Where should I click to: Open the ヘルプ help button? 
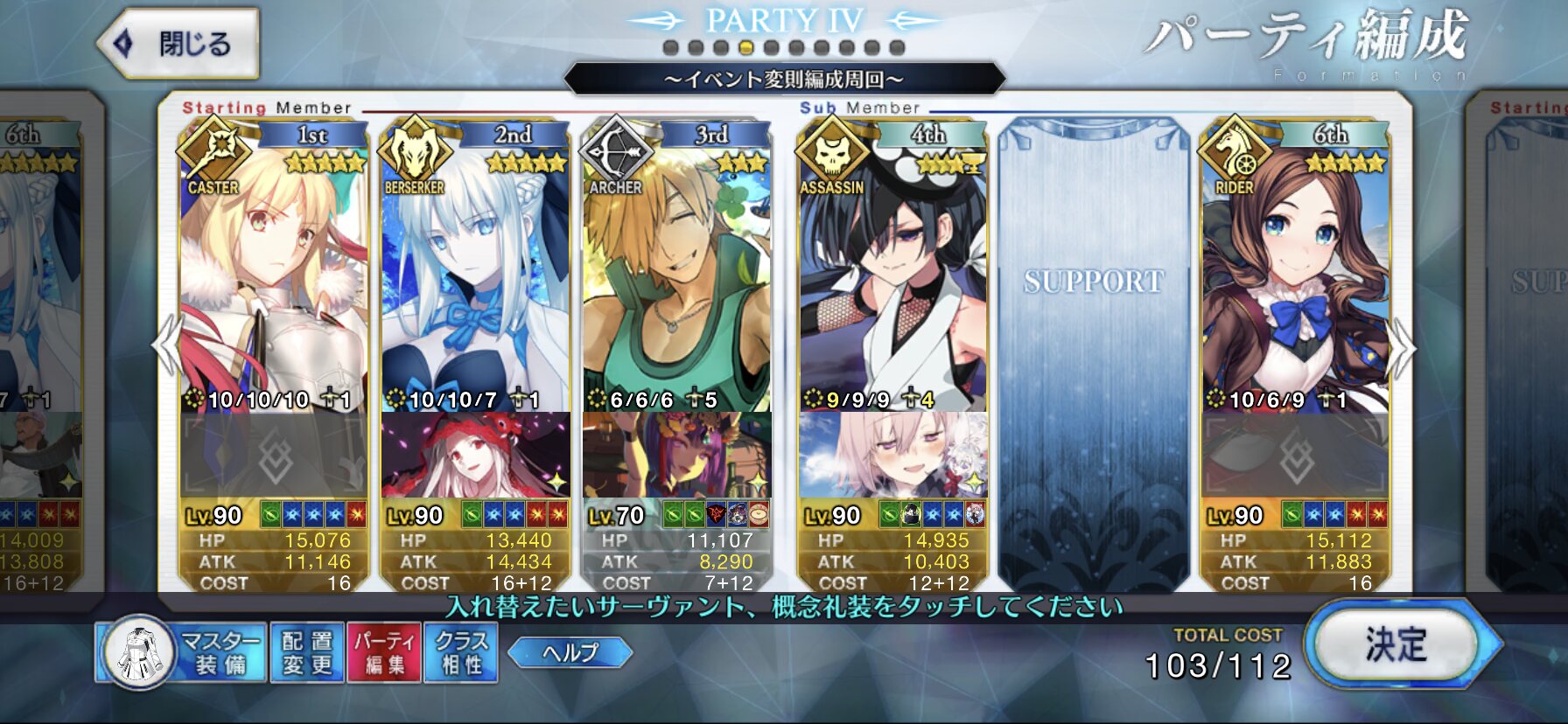click(570, 652)
